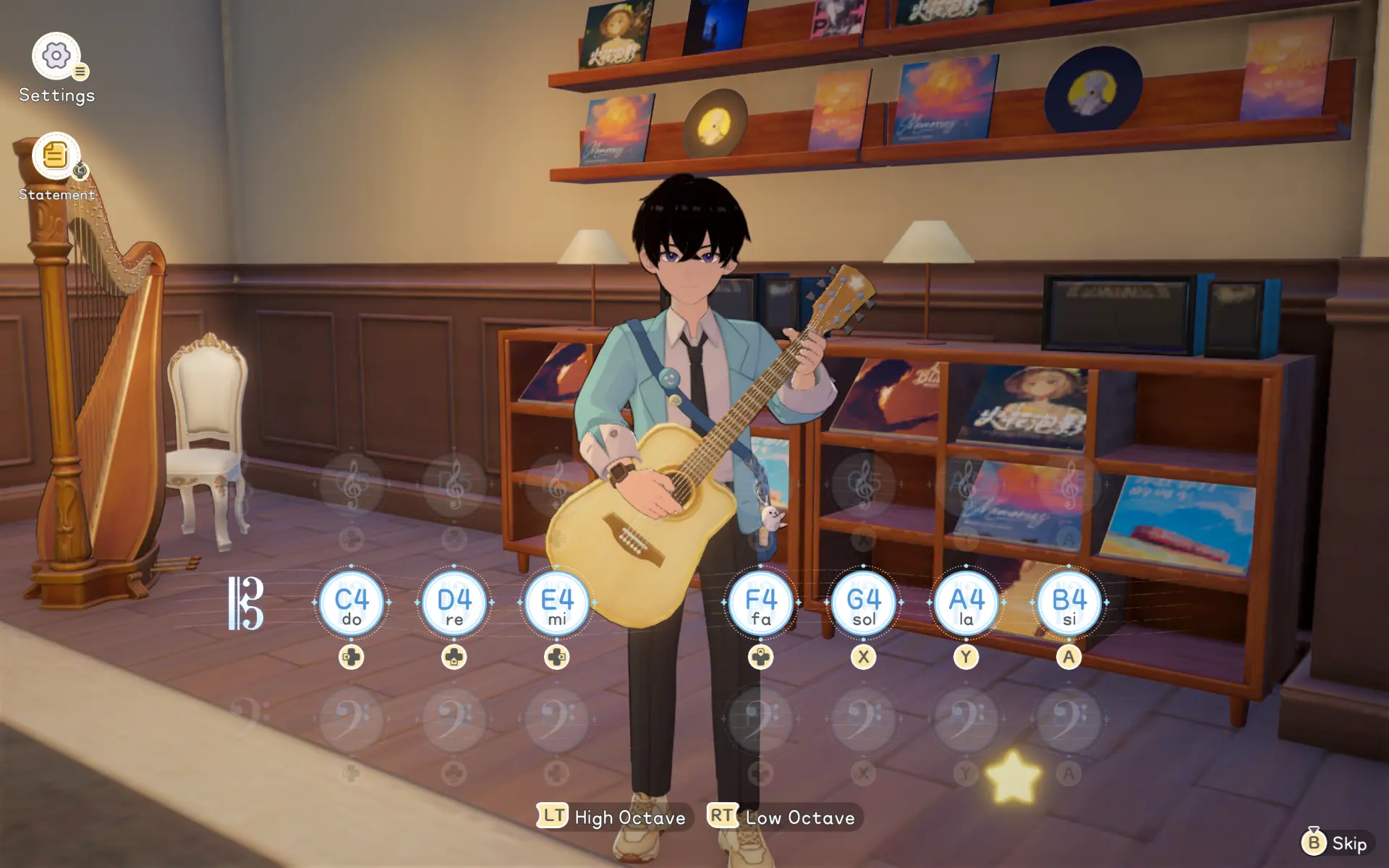Open the Statement notes icon
Image resolution: width=1389 pixels, height=868 pixels.
56,156
